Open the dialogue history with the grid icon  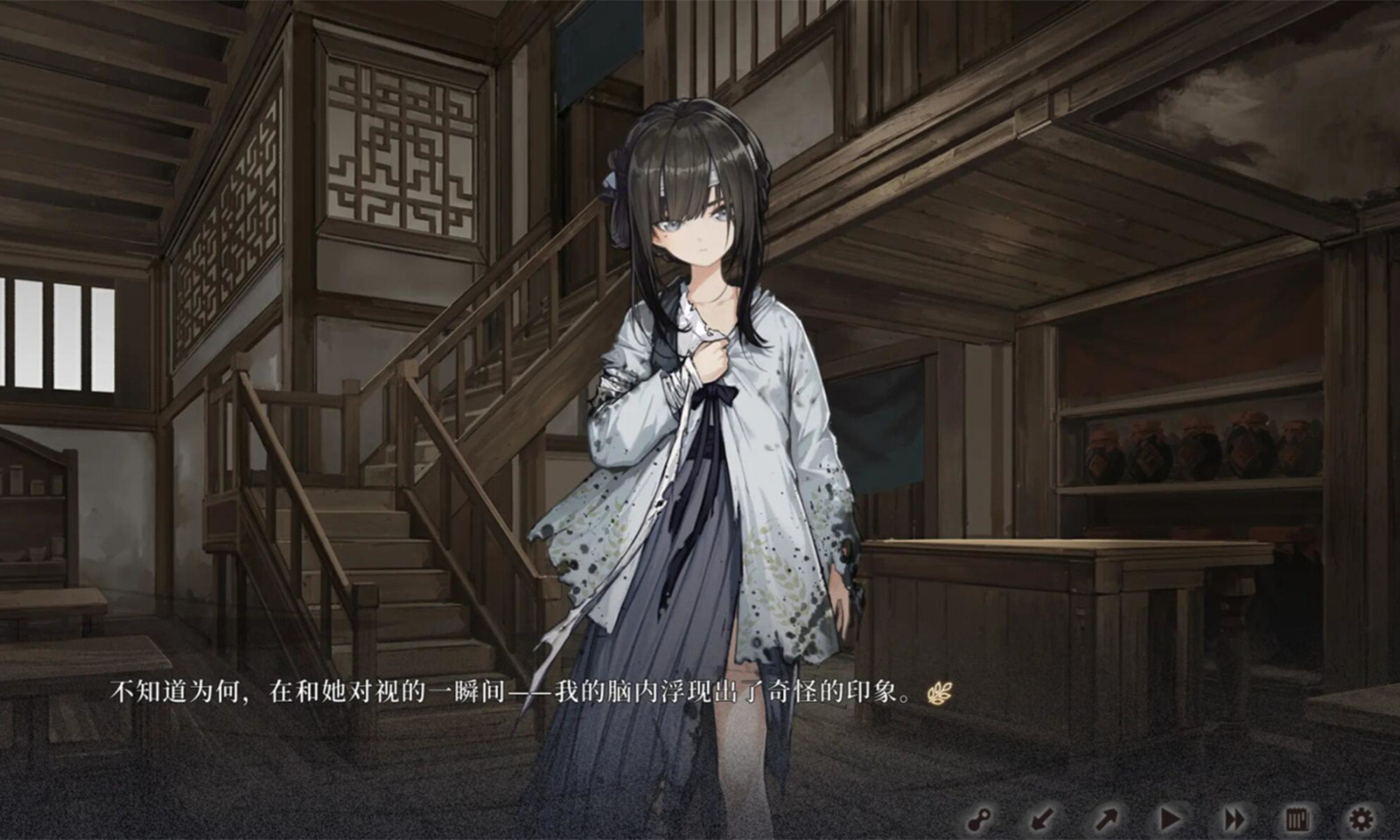(1298, 818)
